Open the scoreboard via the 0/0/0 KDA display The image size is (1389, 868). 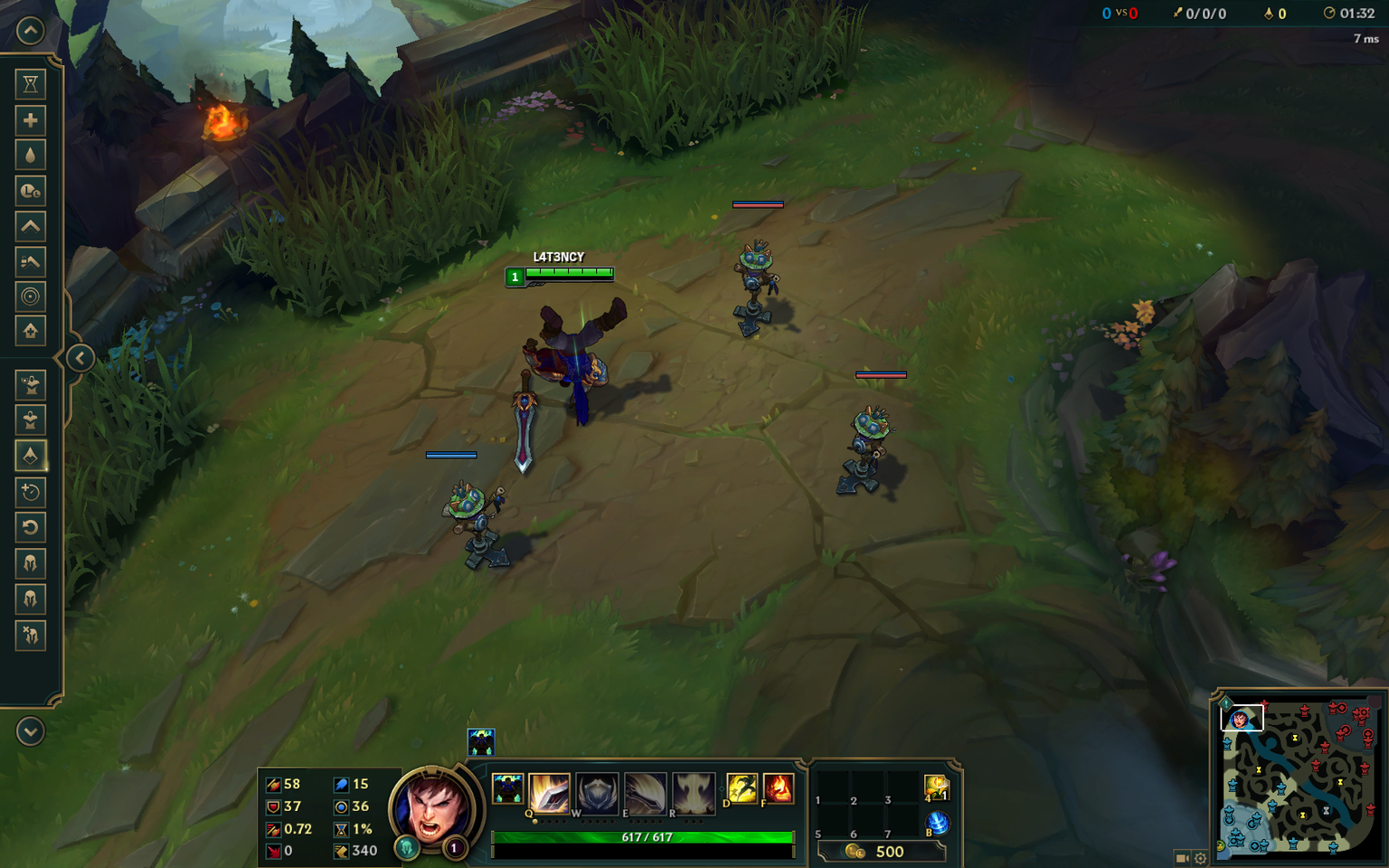point(1205,13)
